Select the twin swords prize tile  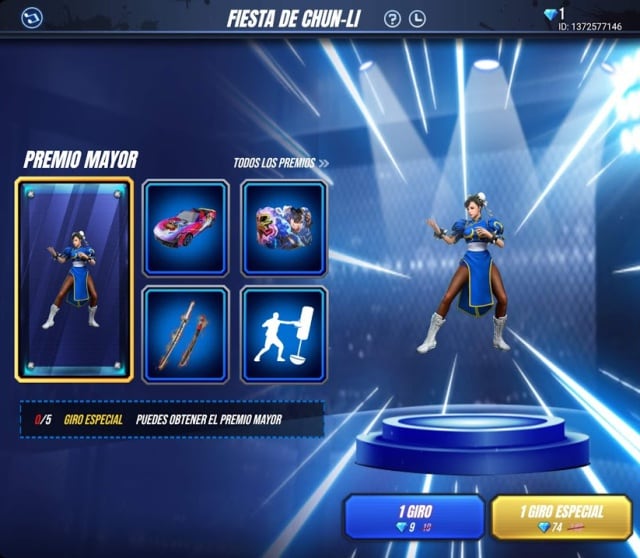186,334
